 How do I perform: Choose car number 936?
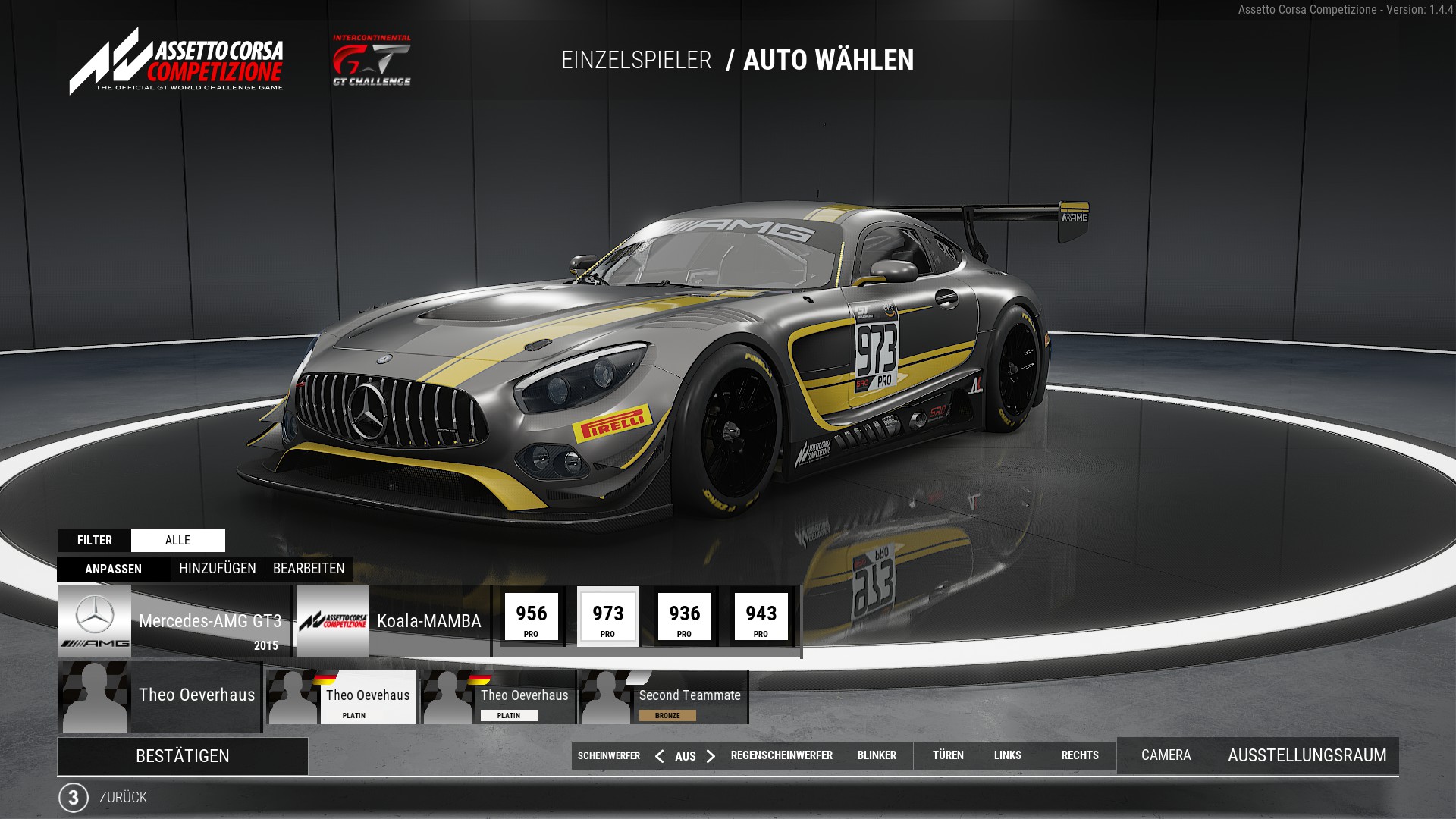pyautogui.click(x=685, y=617)
